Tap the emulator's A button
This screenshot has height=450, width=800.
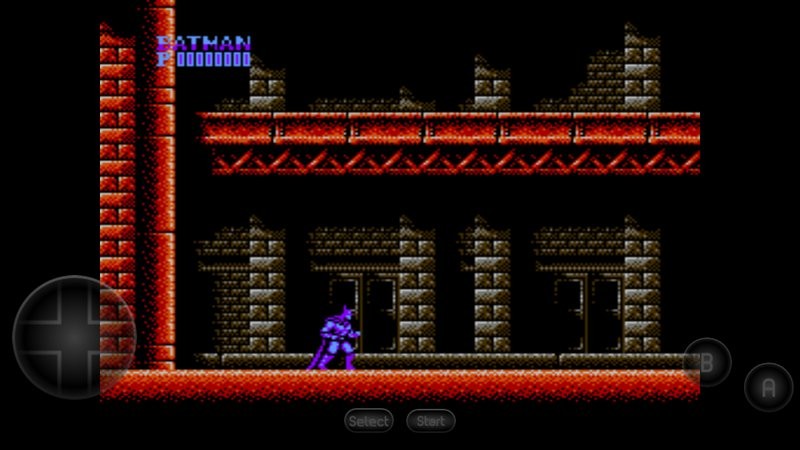point(768,387)
